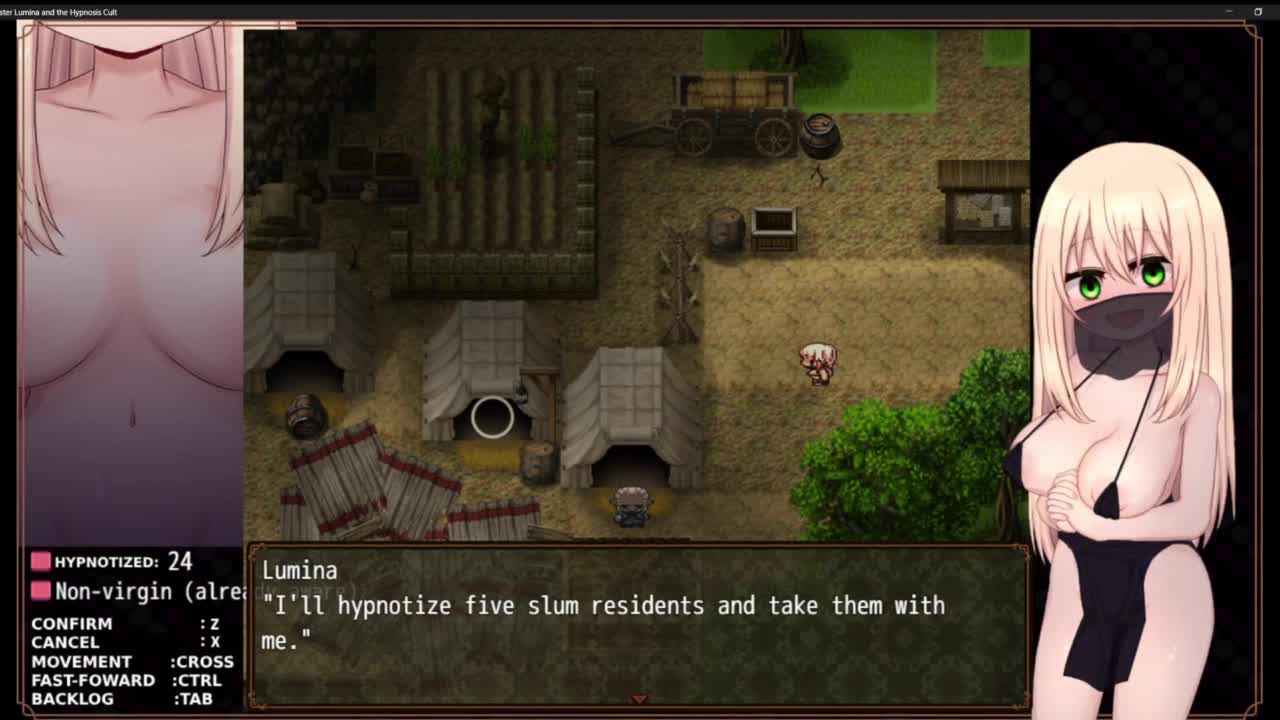Click the red continue arrow below the dialogue

(x=639, y=699)
